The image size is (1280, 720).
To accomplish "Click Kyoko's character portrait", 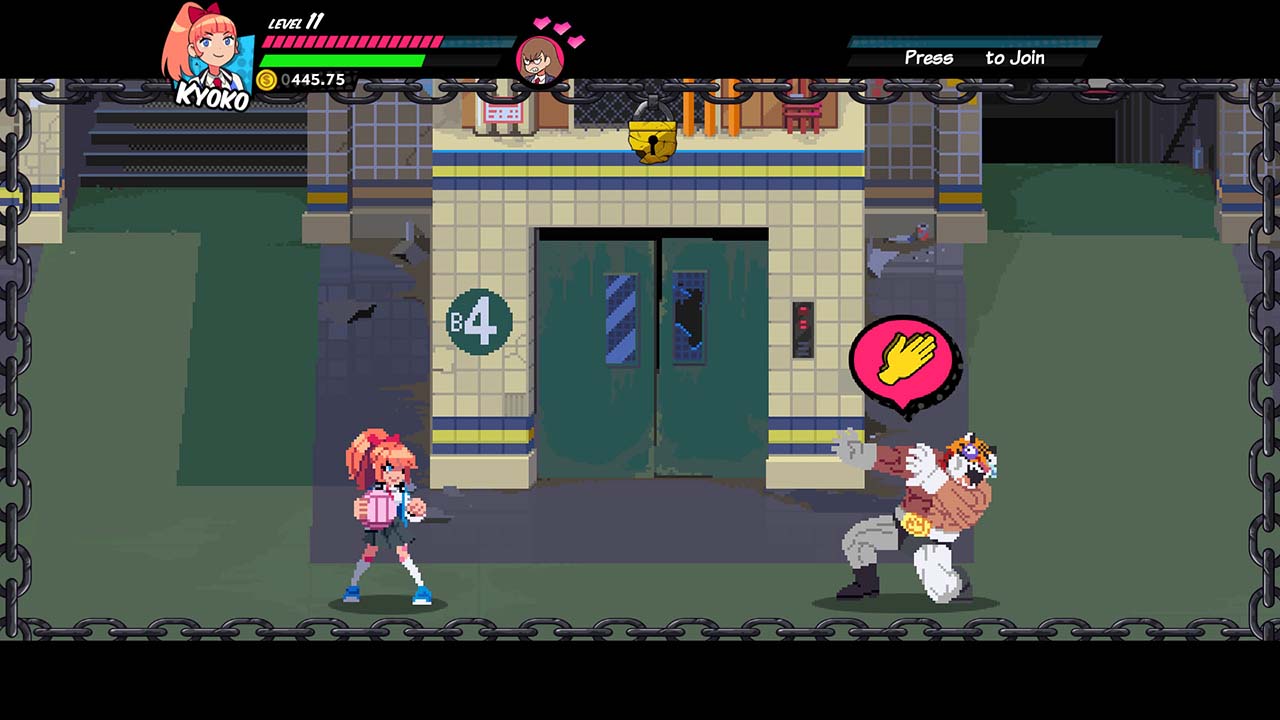I will 208,52.
